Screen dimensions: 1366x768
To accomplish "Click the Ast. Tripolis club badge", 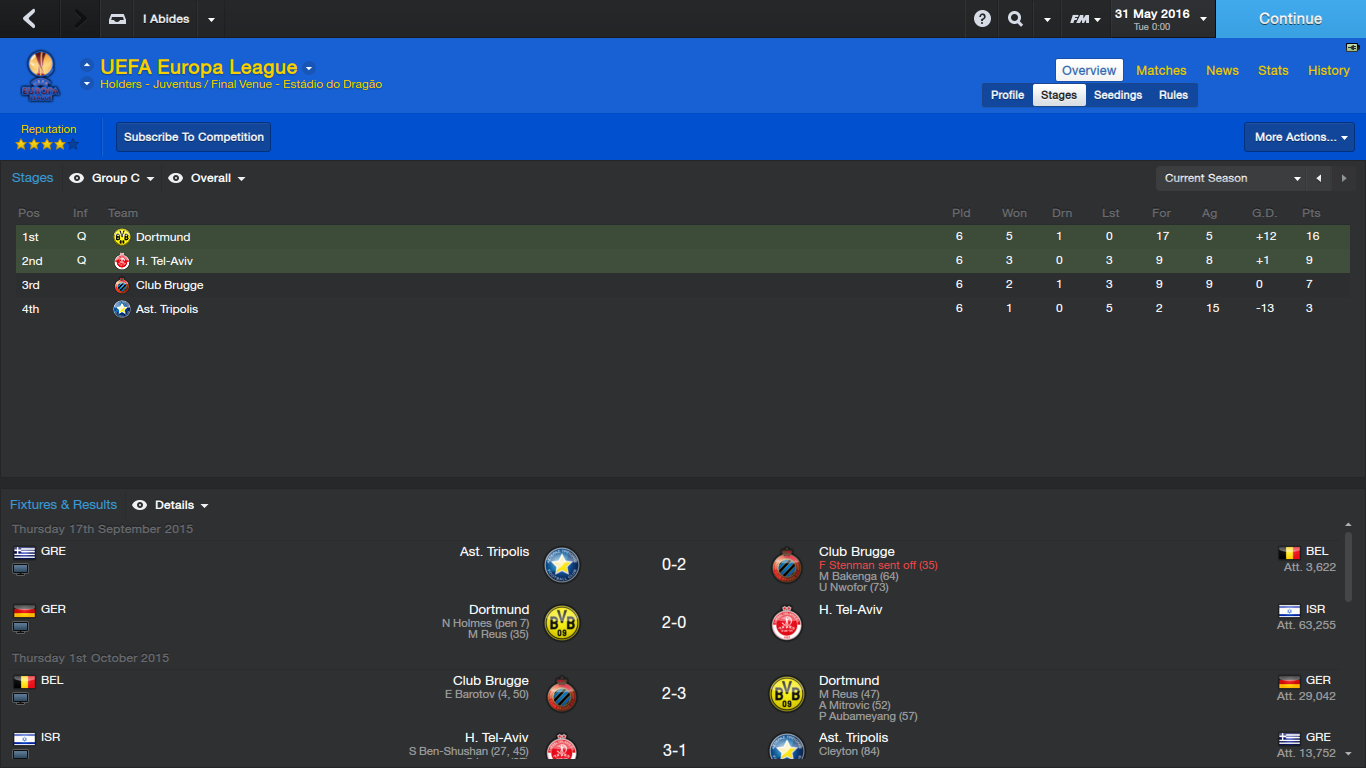I will click(120, 309).
